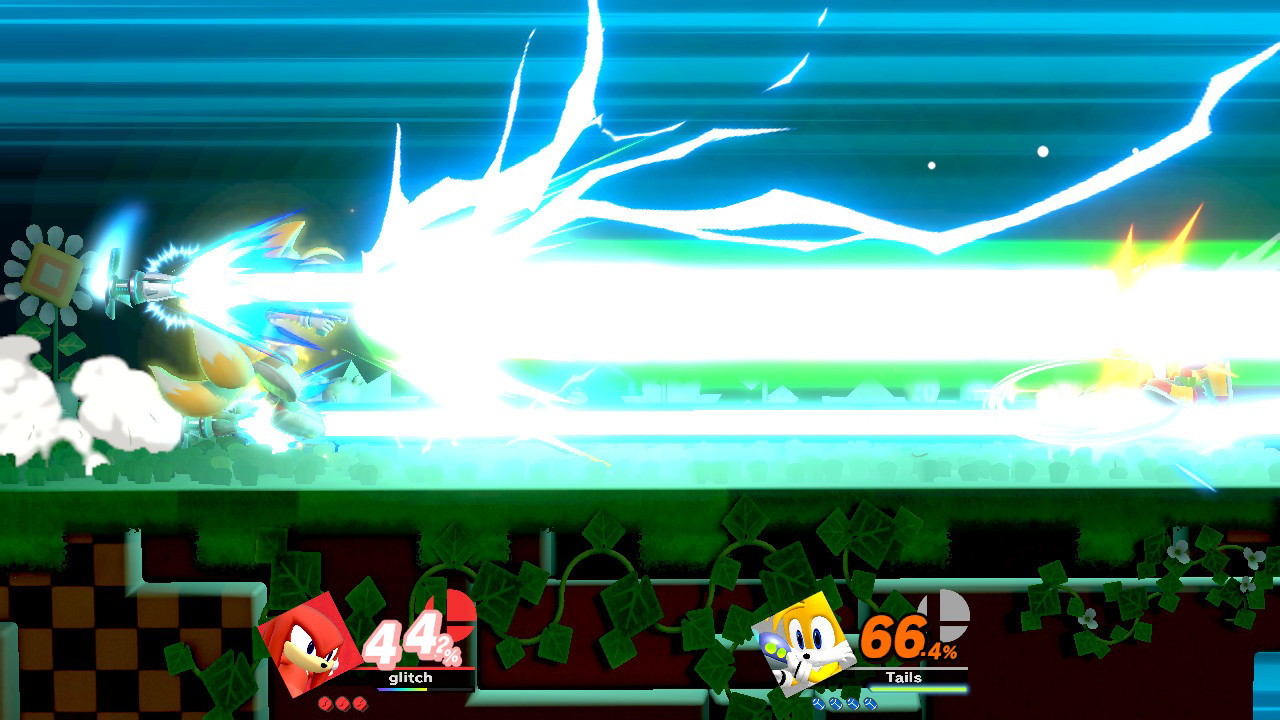Screen dimensions: 1280x720
Task: Click the white Smash Bros emblem beside Tails' damage
Action: point(944,614)
